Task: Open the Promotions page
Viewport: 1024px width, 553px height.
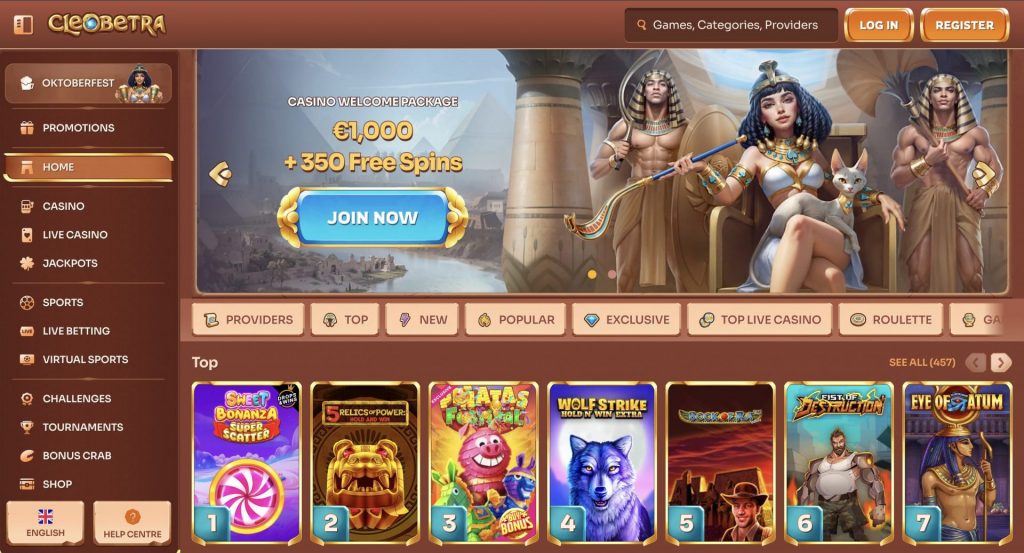Action: point(78,128)
